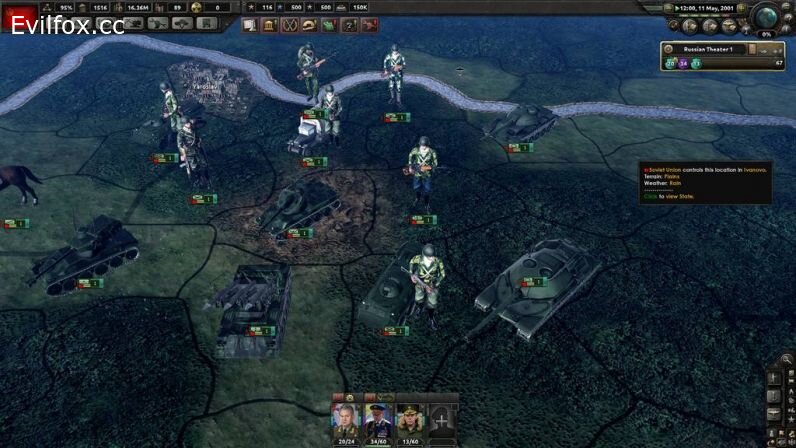Toggle game pause on the date display
Viewport: 796px width, 448px height.
[713, 8]
